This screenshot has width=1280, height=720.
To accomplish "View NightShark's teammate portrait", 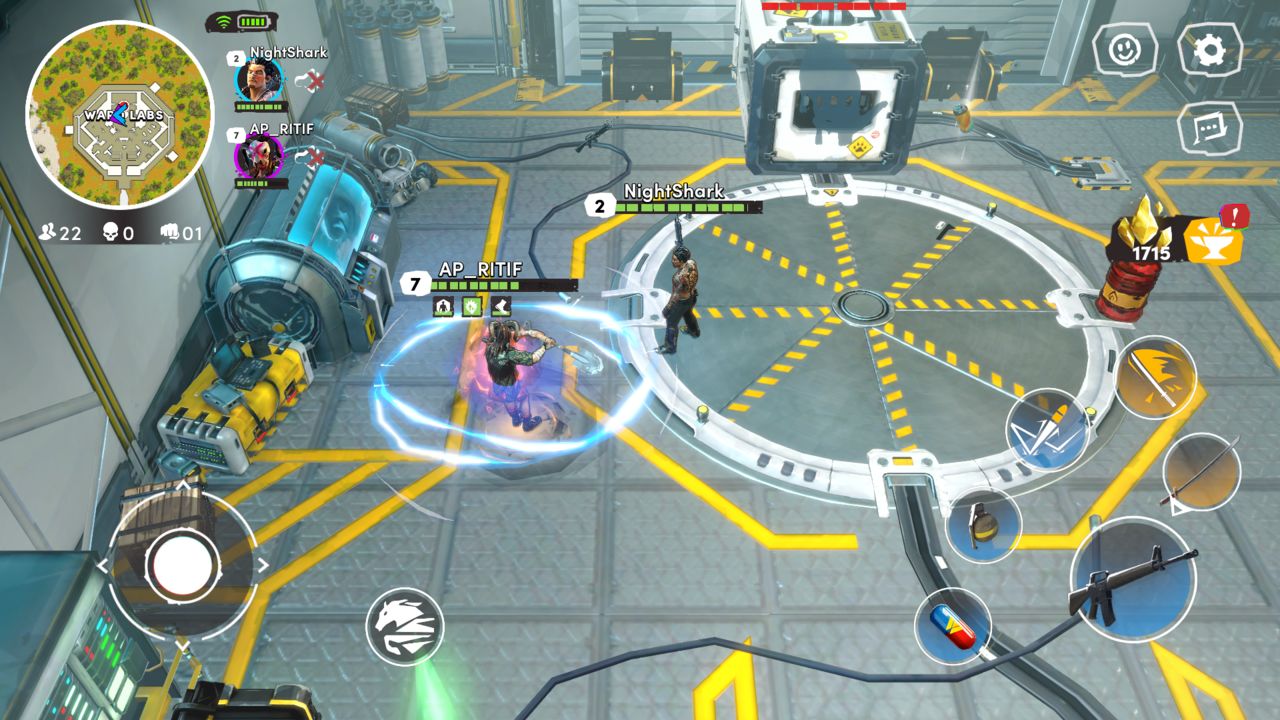I will (x=257, y=80).
